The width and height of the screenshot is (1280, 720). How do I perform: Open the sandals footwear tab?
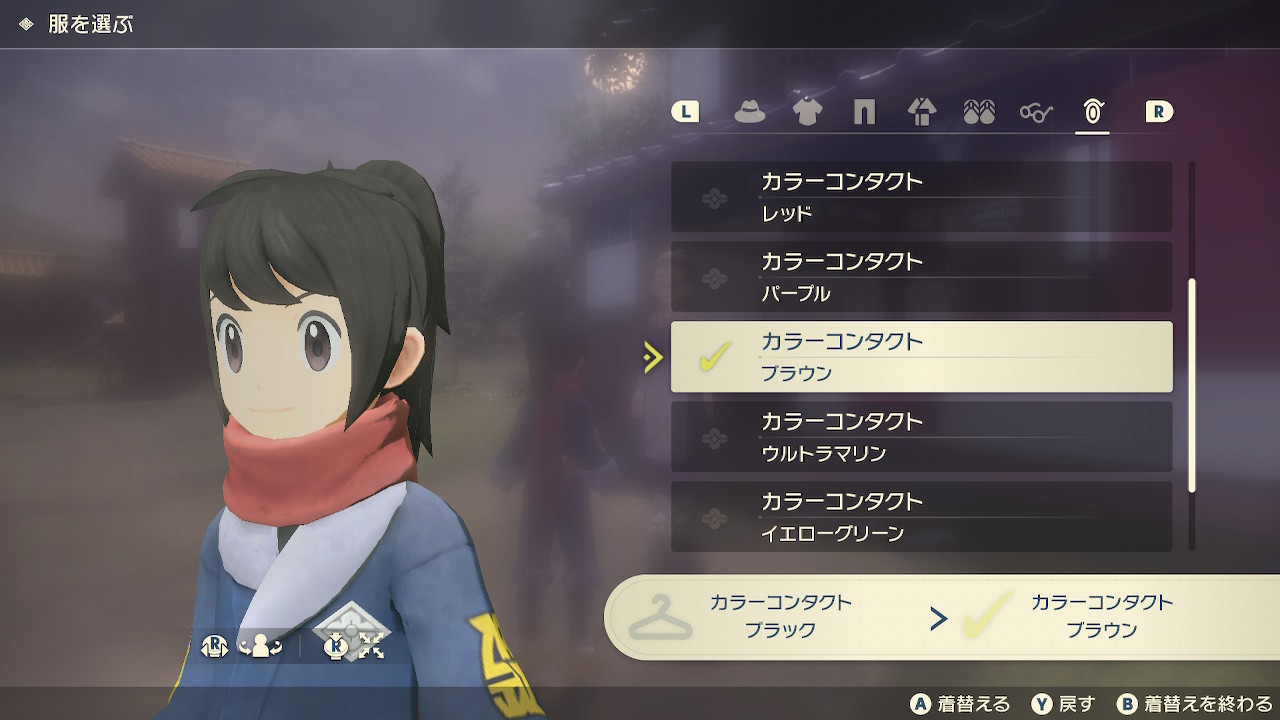[x=978, y=112]
